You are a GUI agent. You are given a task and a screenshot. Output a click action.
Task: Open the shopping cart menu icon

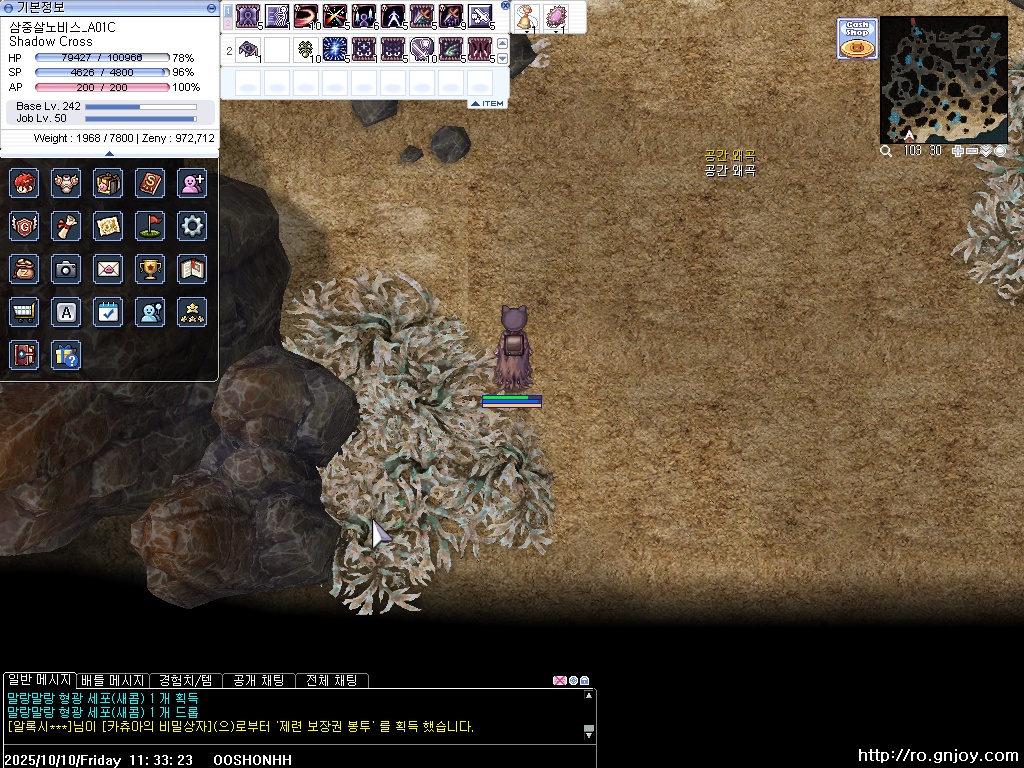point(24,312)
